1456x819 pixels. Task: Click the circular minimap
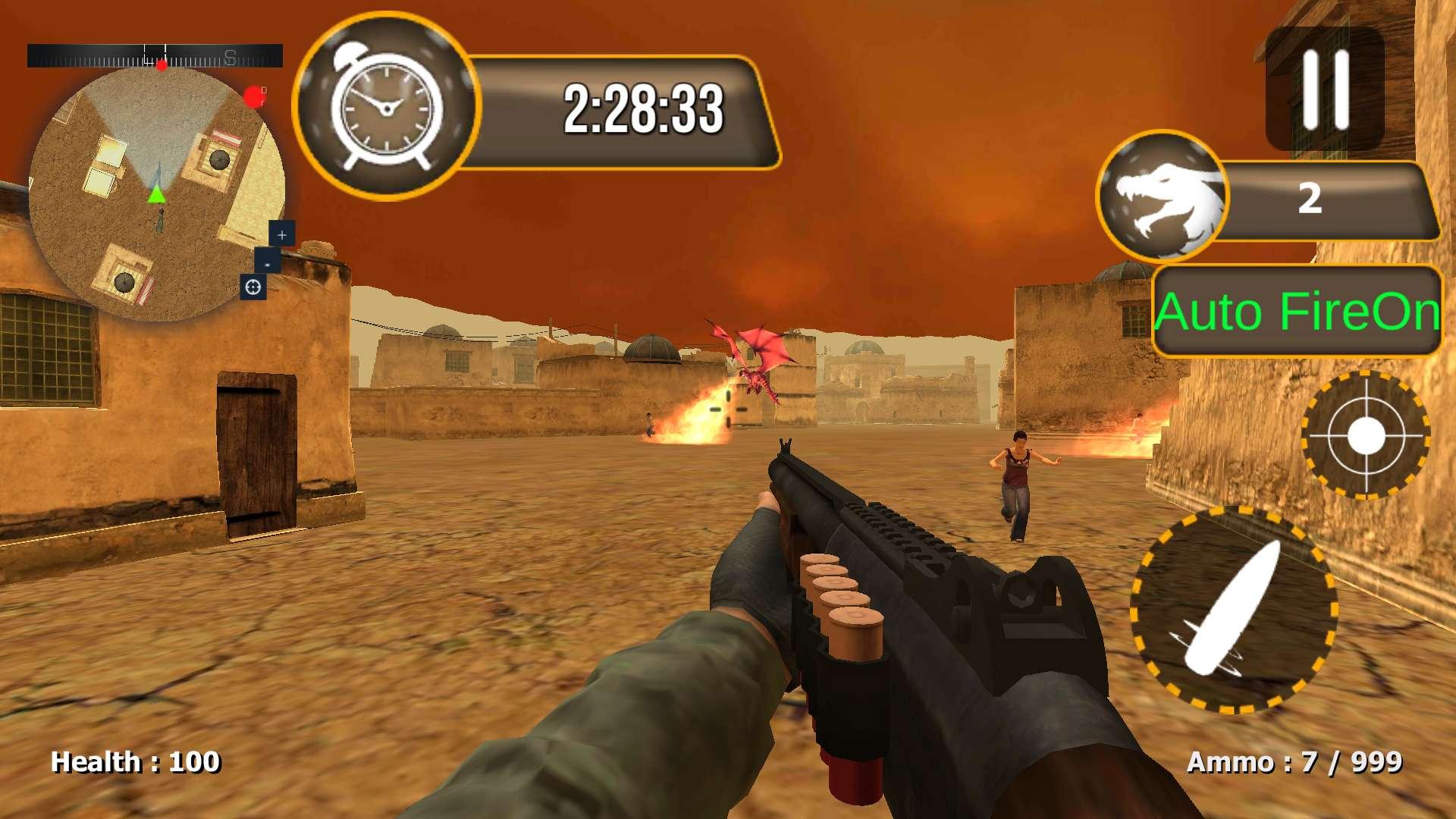point(155,193)
